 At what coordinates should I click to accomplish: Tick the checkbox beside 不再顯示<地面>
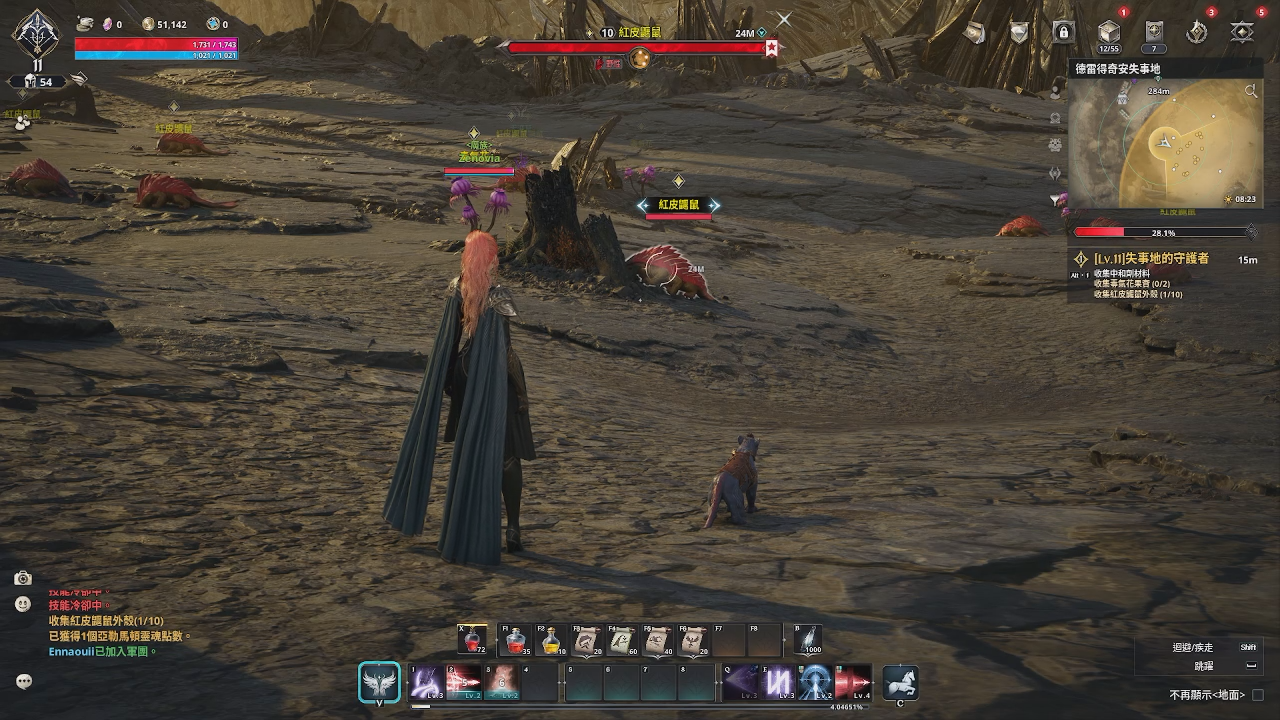(1258, 695)
